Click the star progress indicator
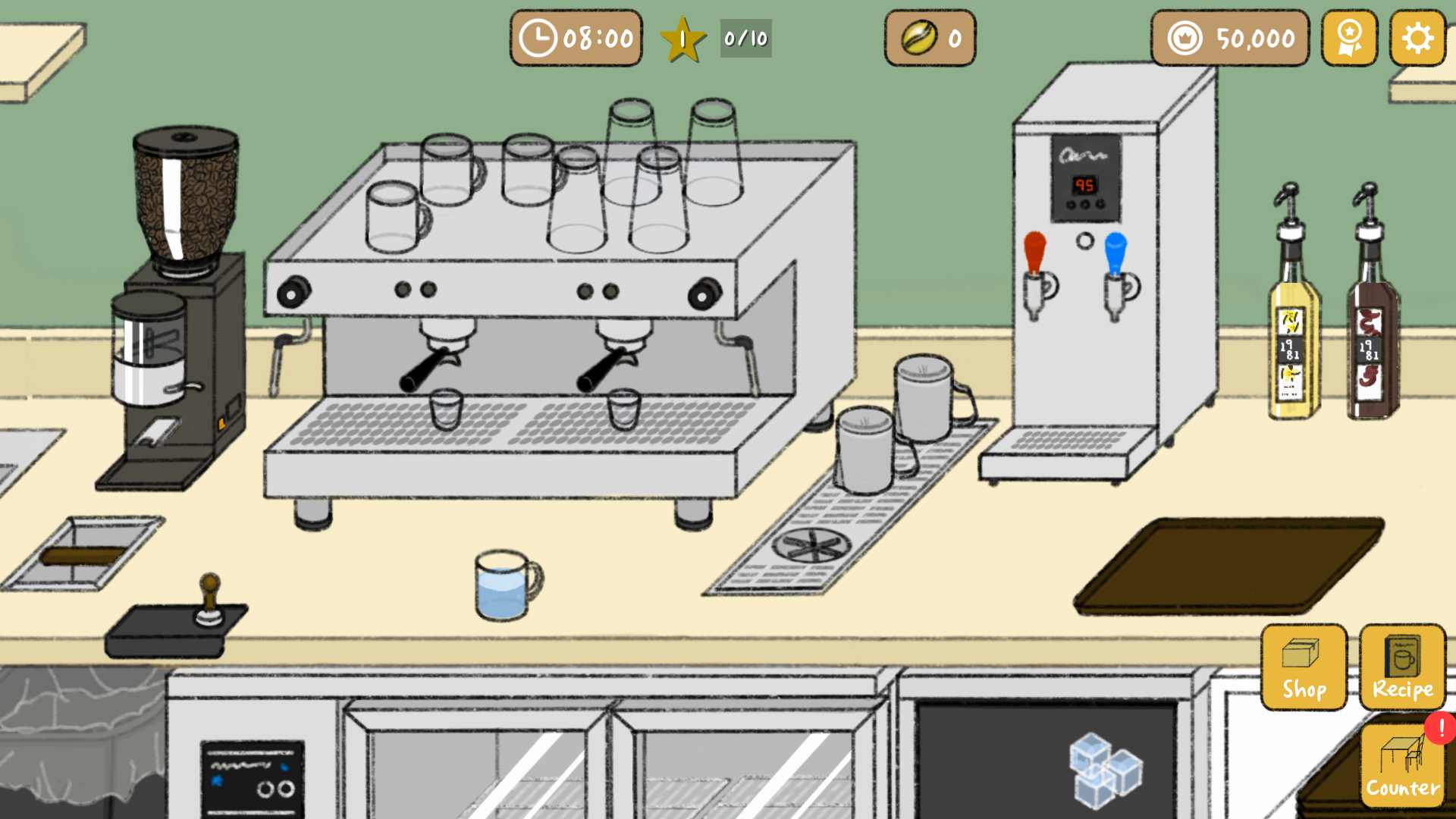 (682, 38)
